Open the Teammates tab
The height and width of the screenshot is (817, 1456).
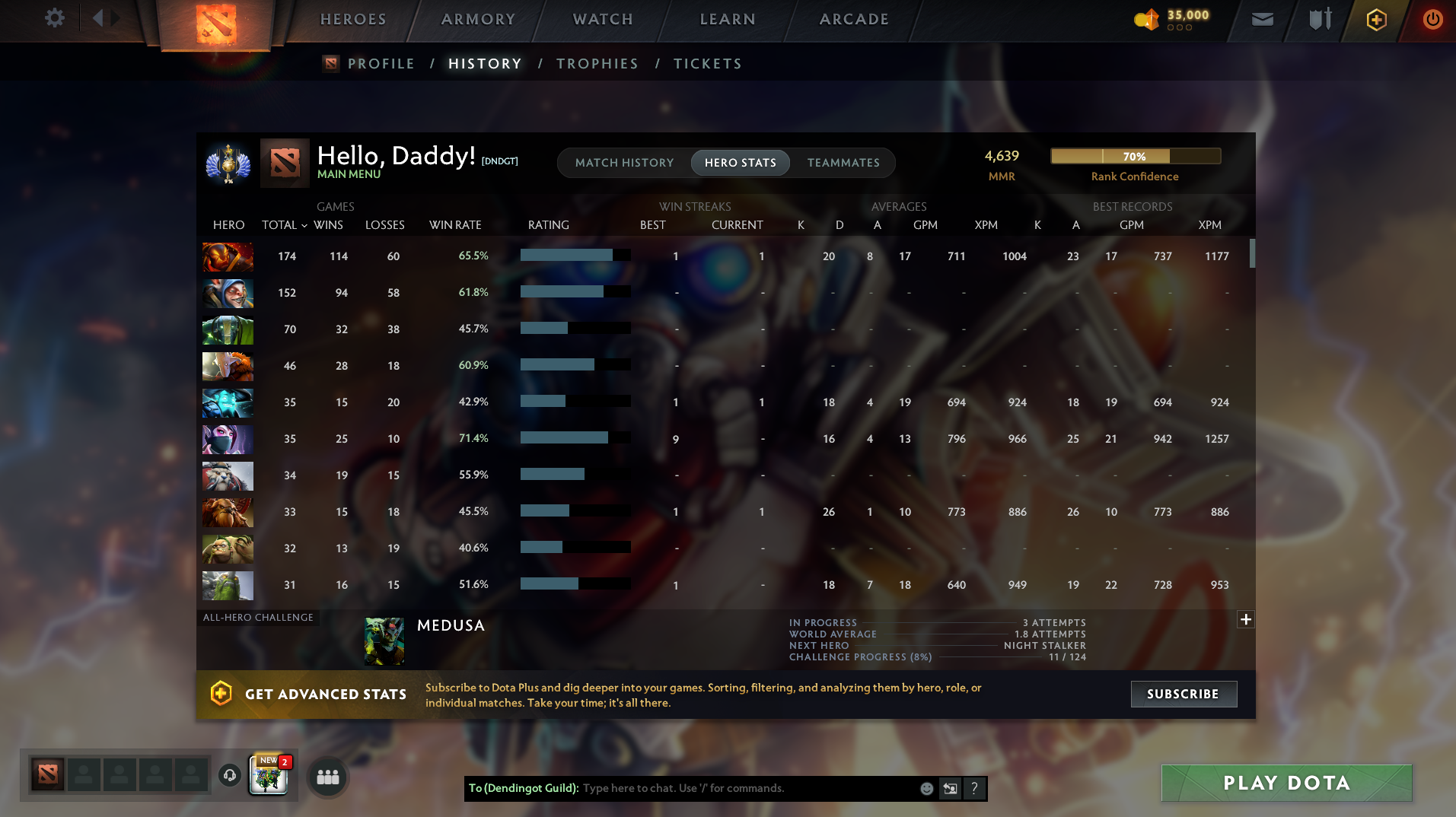843,163
